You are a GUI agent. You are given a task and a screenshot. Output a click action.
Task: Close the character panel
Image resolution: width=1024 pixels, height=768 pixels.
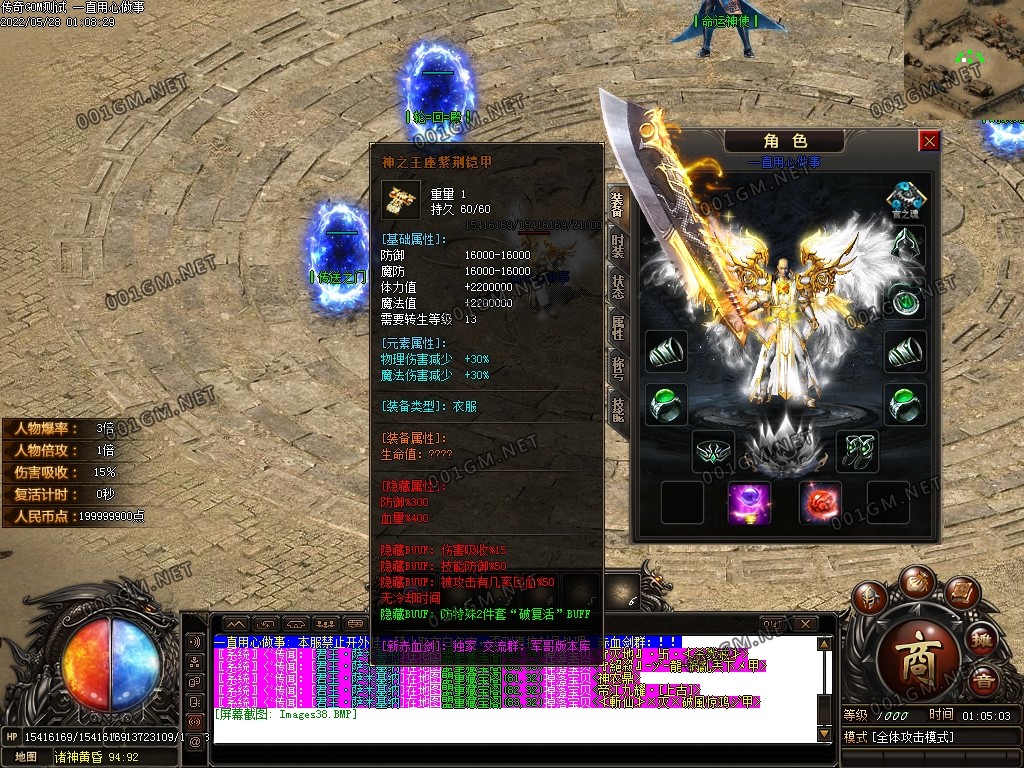[x=930, y=141]
